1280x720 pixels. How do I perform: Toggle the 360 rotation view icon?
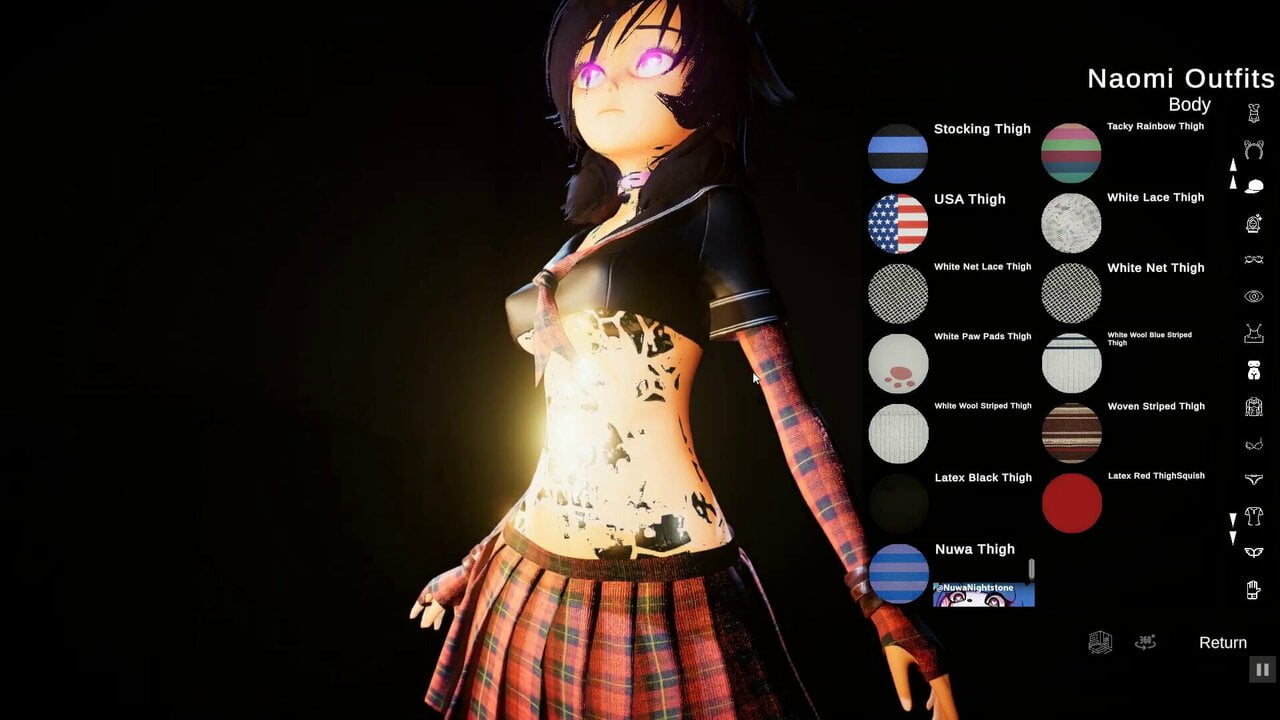[x=1146, y=643]
